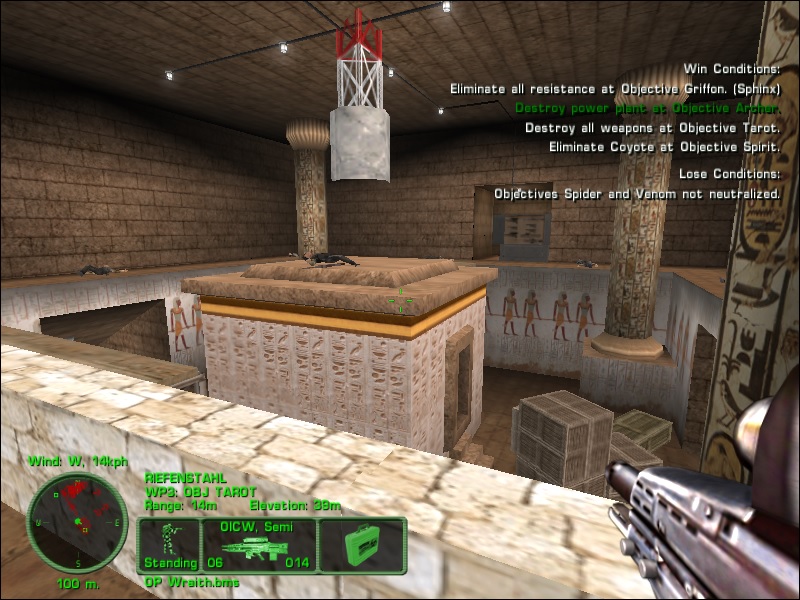Select the Eliminate Coyote objective line
Screen dimensions: 800x600
click(x=664, y=147)
